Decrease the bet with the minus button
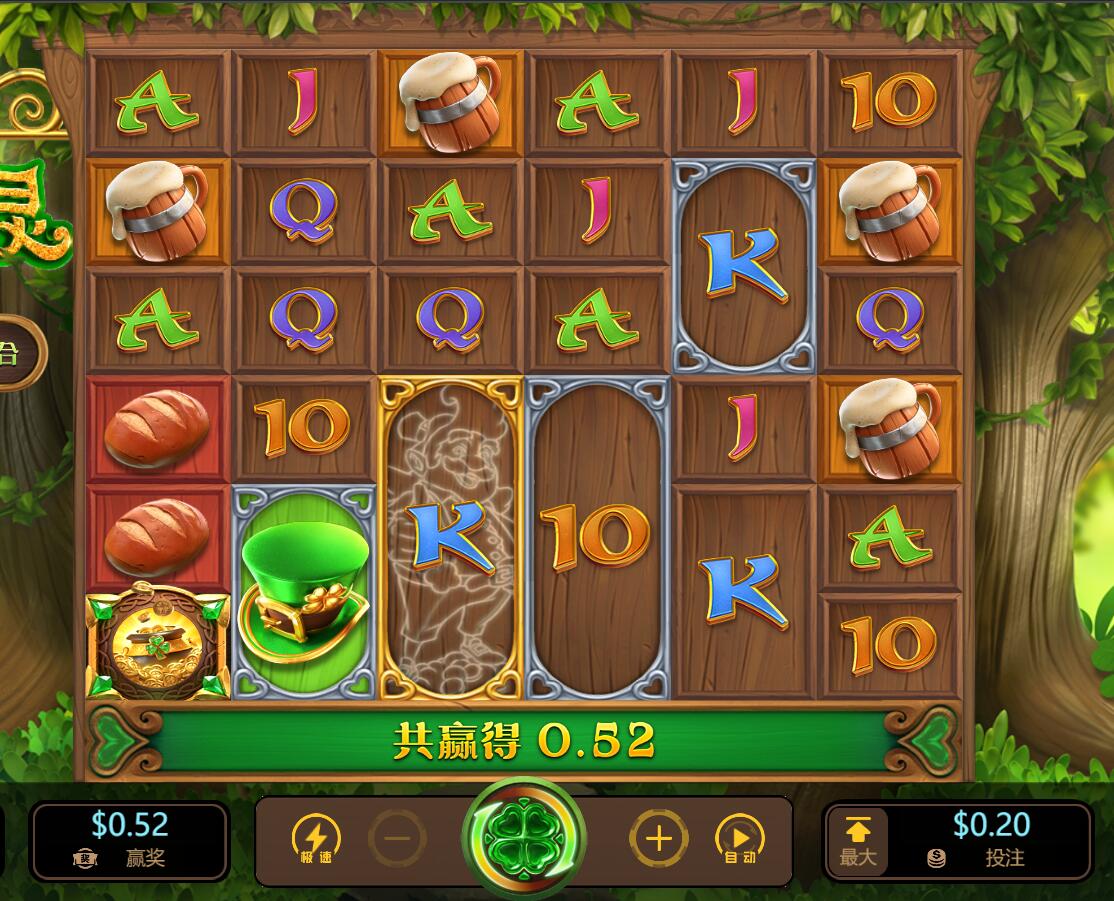The height and width of the screenshot is (901, 1114). 397,840
